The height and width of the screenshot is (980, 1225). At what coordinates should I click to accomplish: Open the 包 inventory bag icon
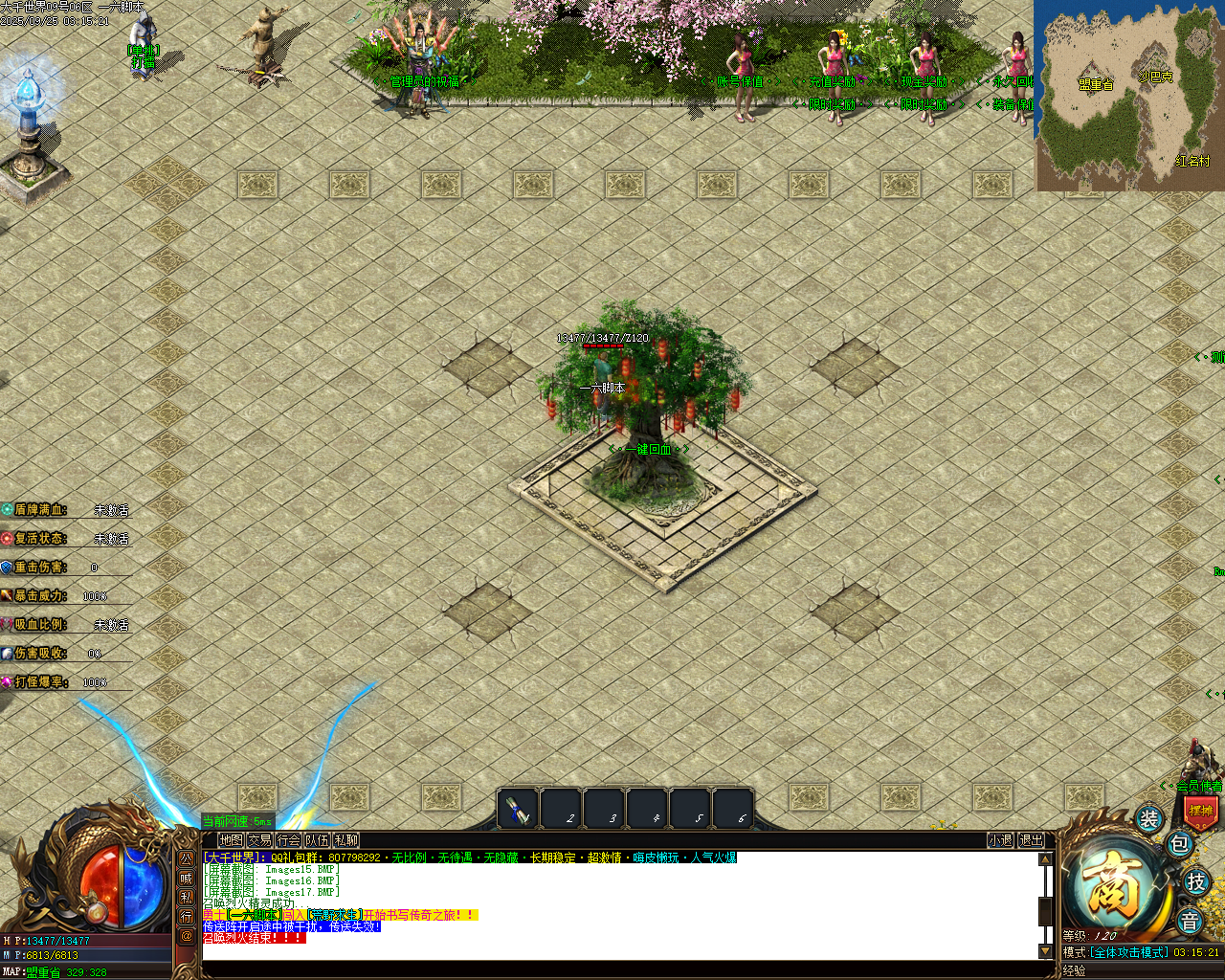(1179, 844)
